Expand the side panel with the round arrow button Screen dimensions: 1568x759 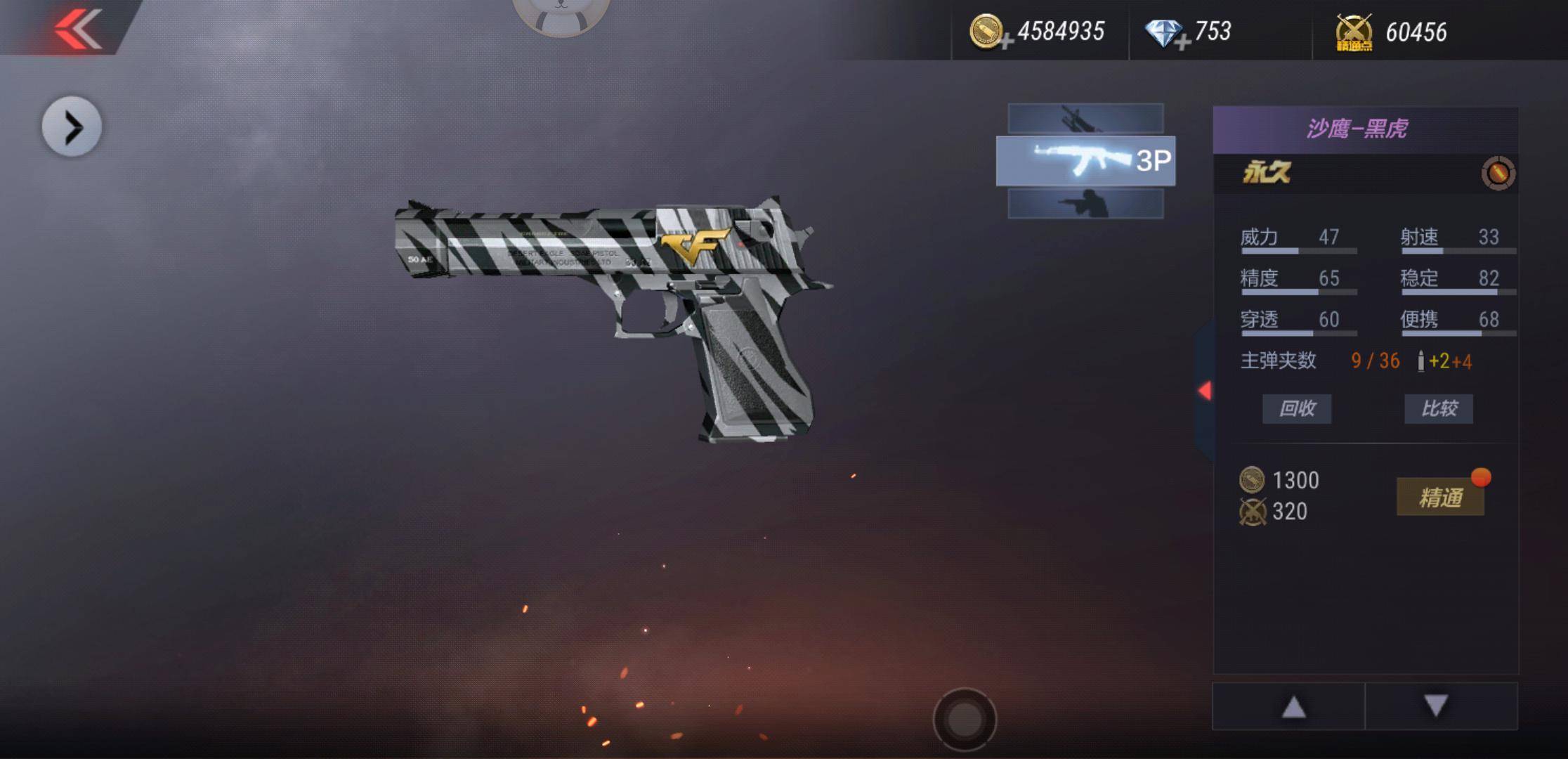tap(72, 127)
